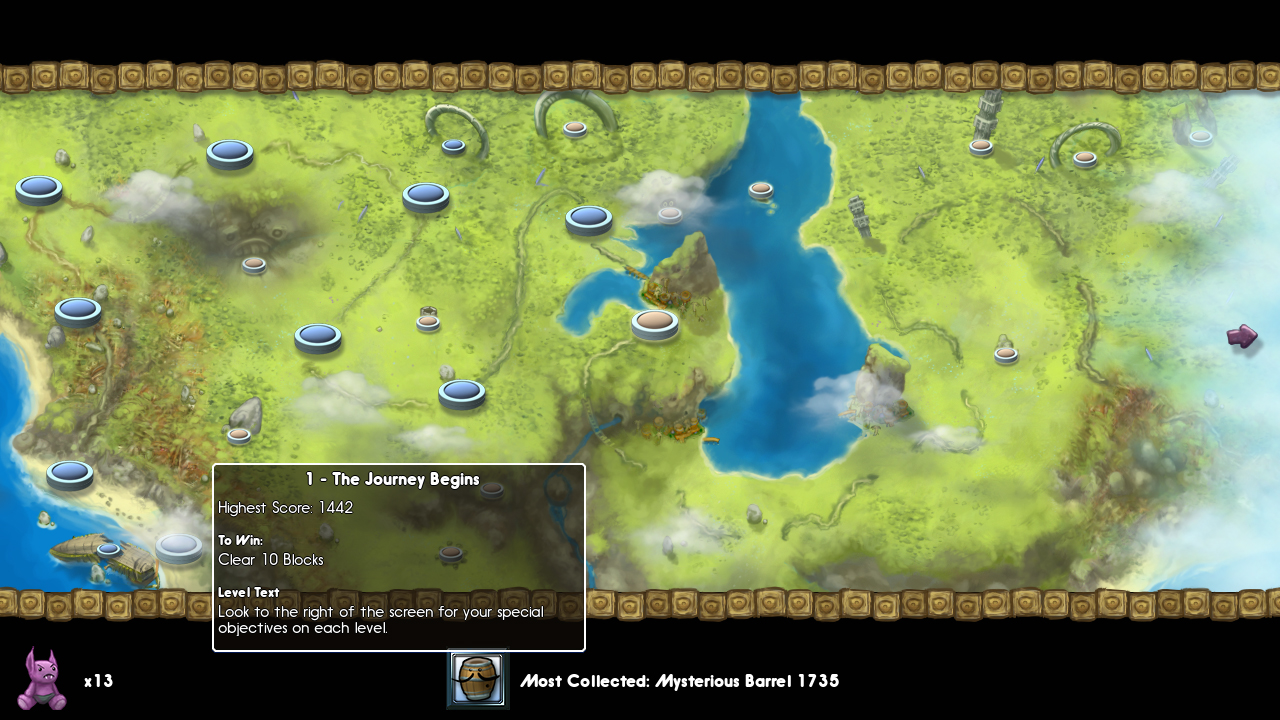
Task: Click the blue disc below the cloud bank
Action: click(x=78, y=310)
